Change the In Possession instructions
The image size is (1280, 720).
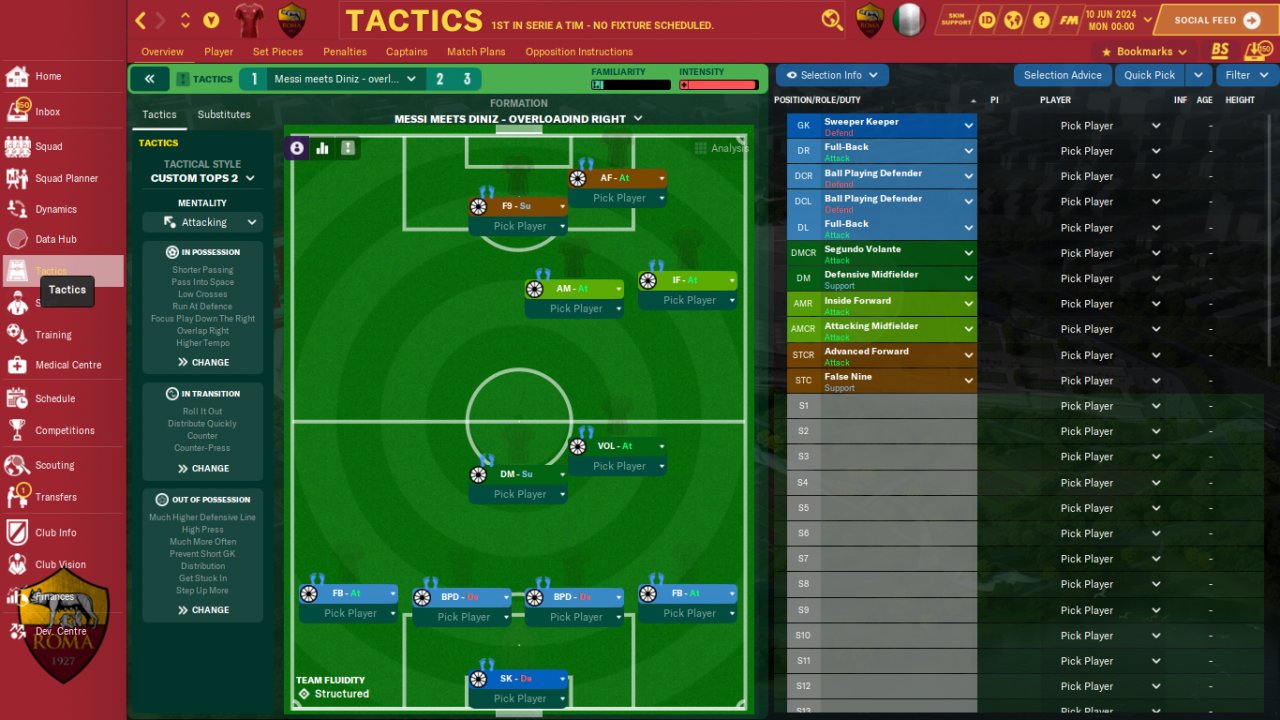point(203,362)
